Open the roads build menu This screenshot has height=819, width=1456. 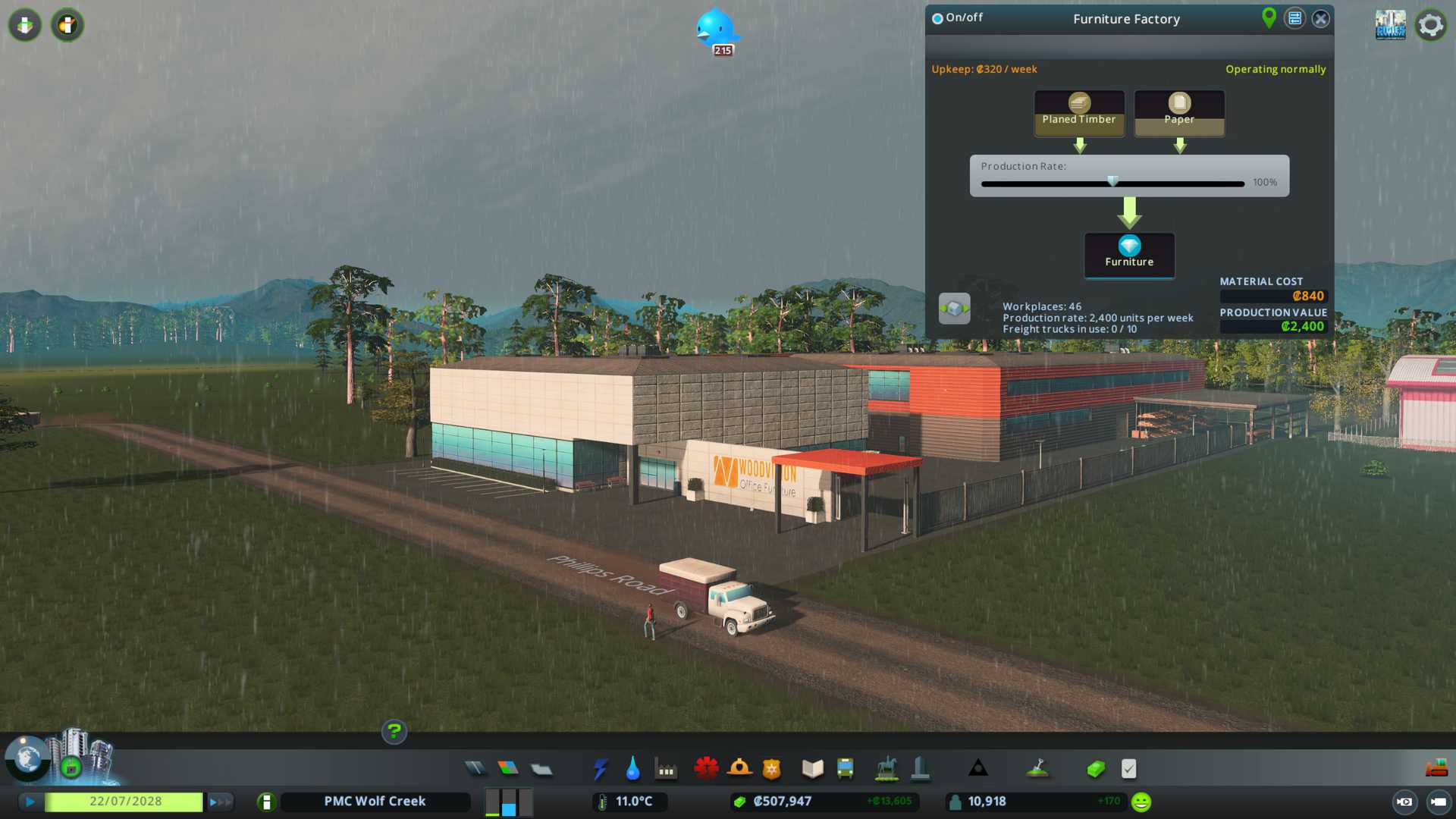pos(475,769)
